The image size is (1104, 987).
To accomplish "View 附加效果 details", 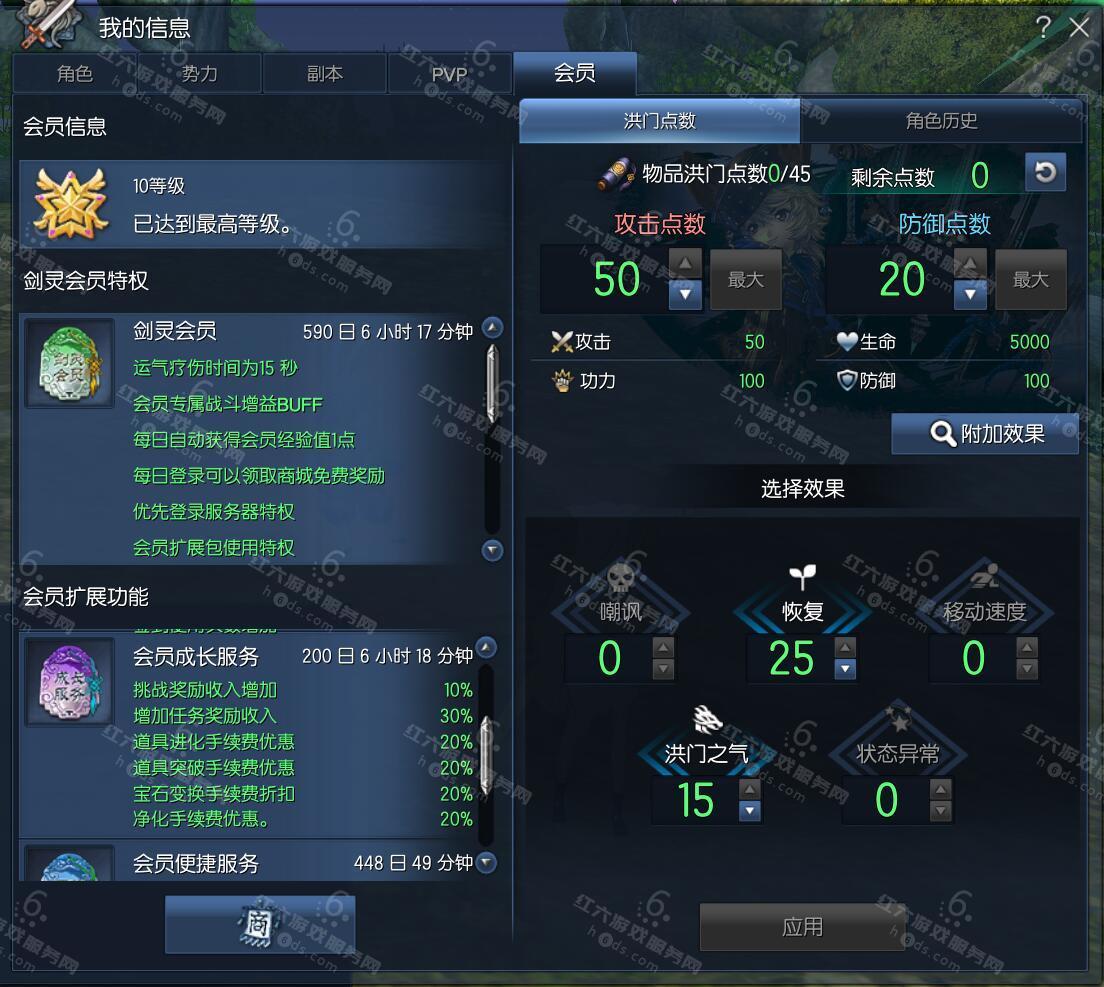I will (x=985, y=434).
